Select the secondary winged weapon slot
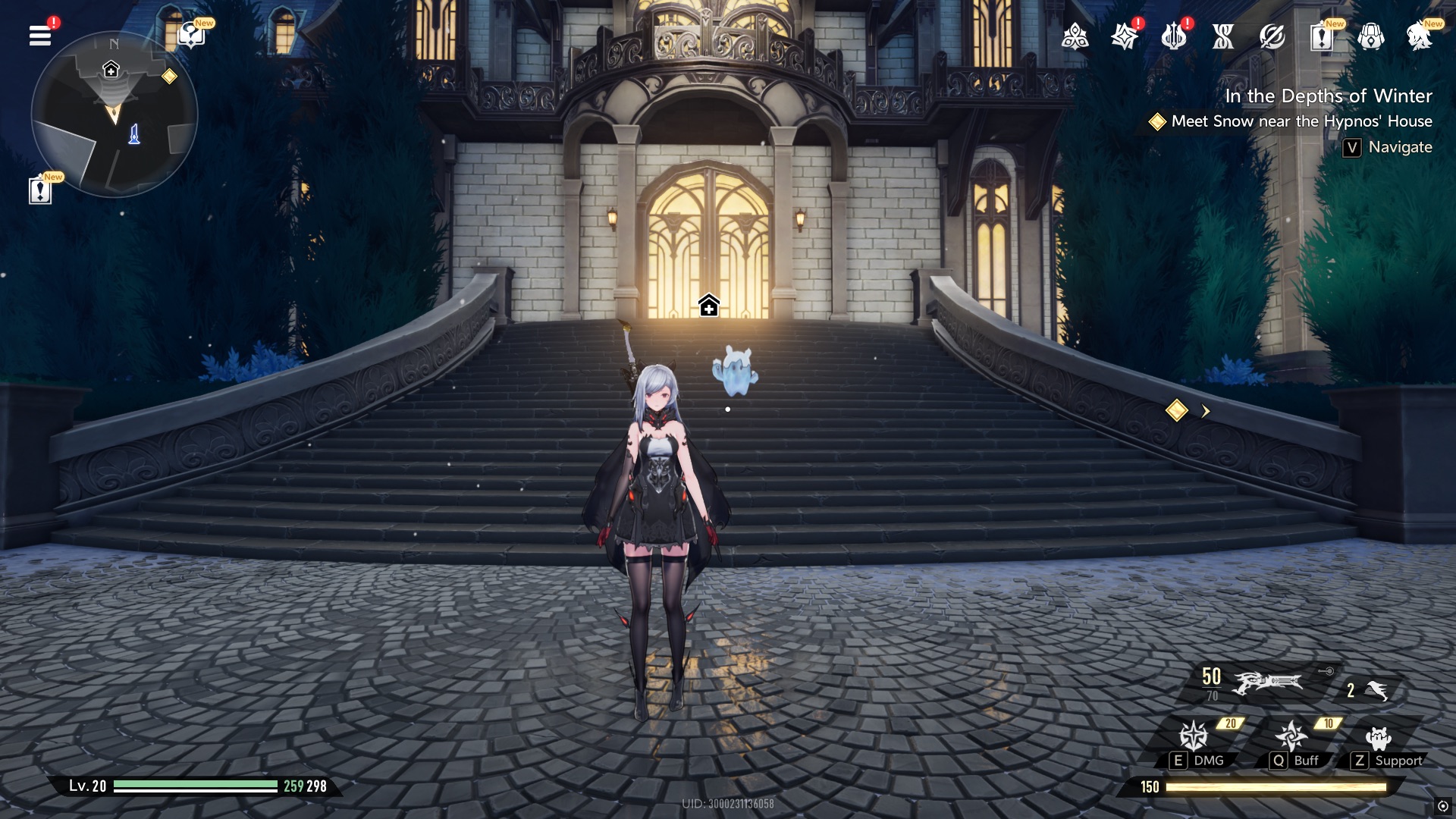Screen dimensions: 1456x819 click(1374, 690)
